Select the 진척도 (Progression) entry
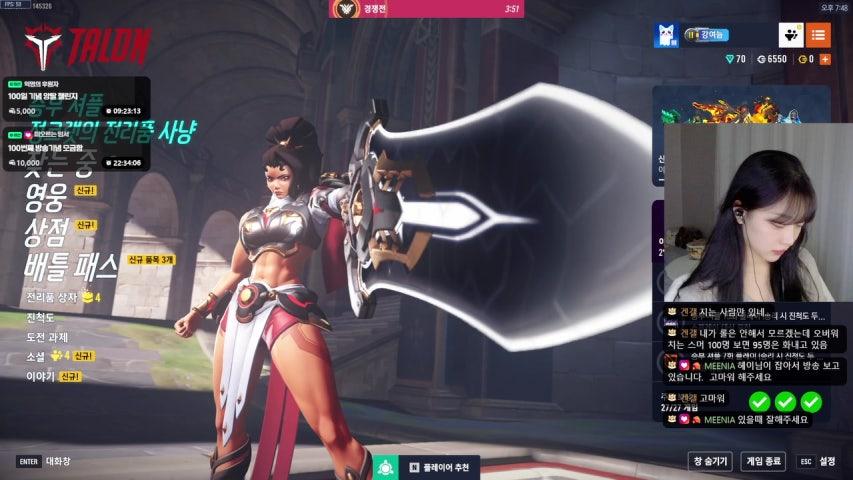This screenshot has height=480, width=853. pos(42,318)
